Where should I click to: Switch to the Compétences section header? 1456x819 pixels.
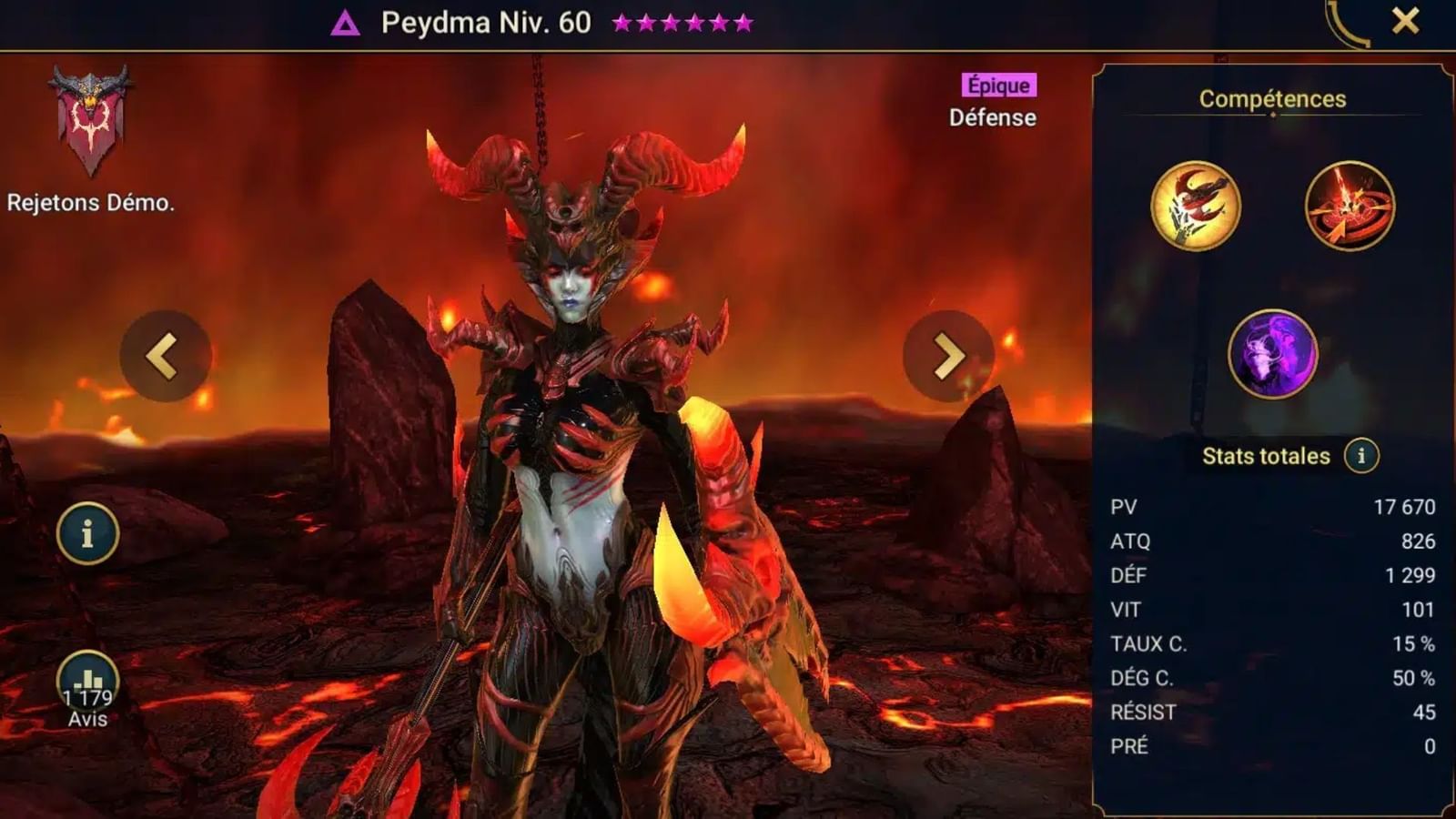(x=1271, y=99)
